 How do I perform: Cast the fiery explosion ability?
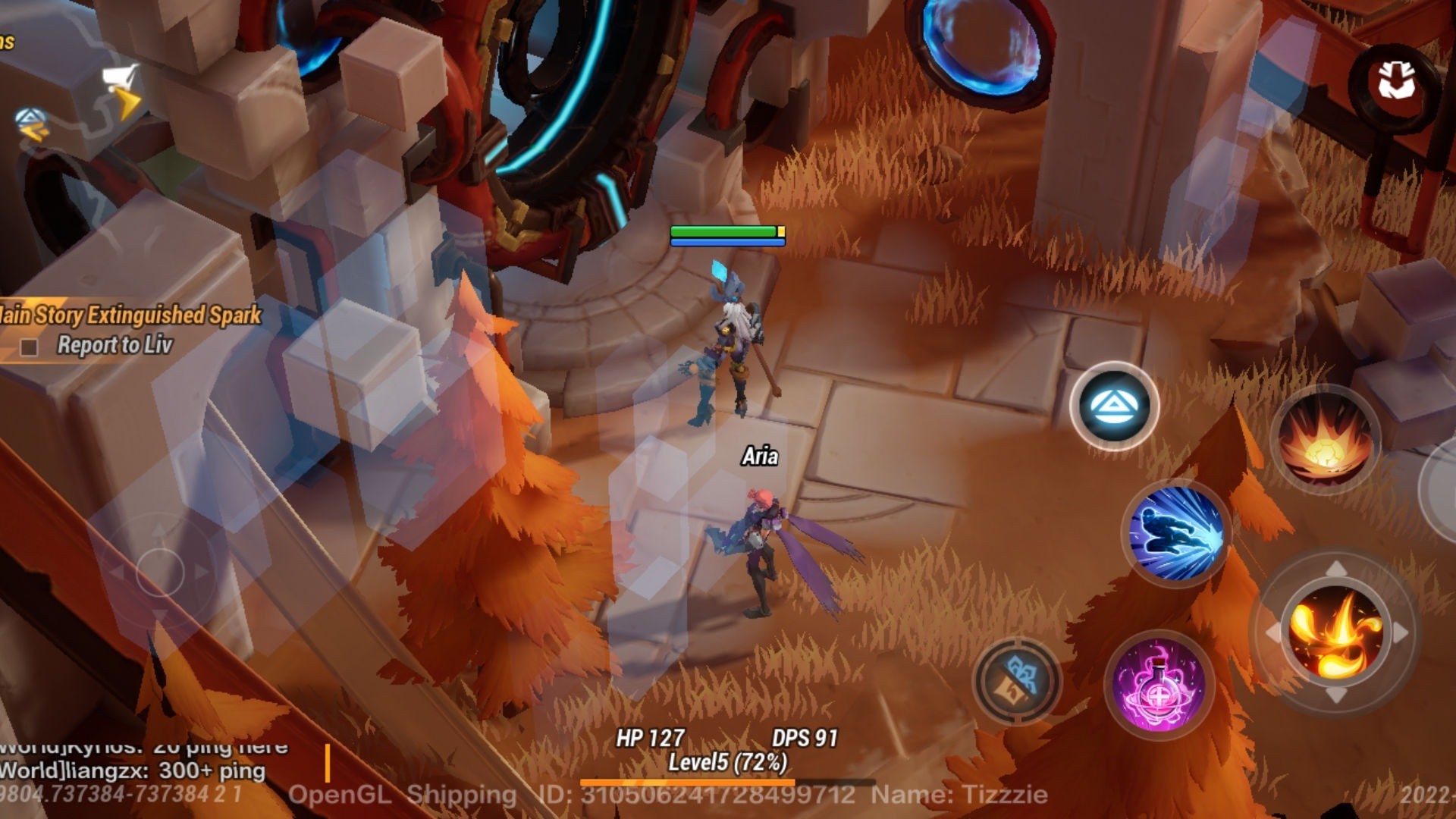[x=1326, y=440]
